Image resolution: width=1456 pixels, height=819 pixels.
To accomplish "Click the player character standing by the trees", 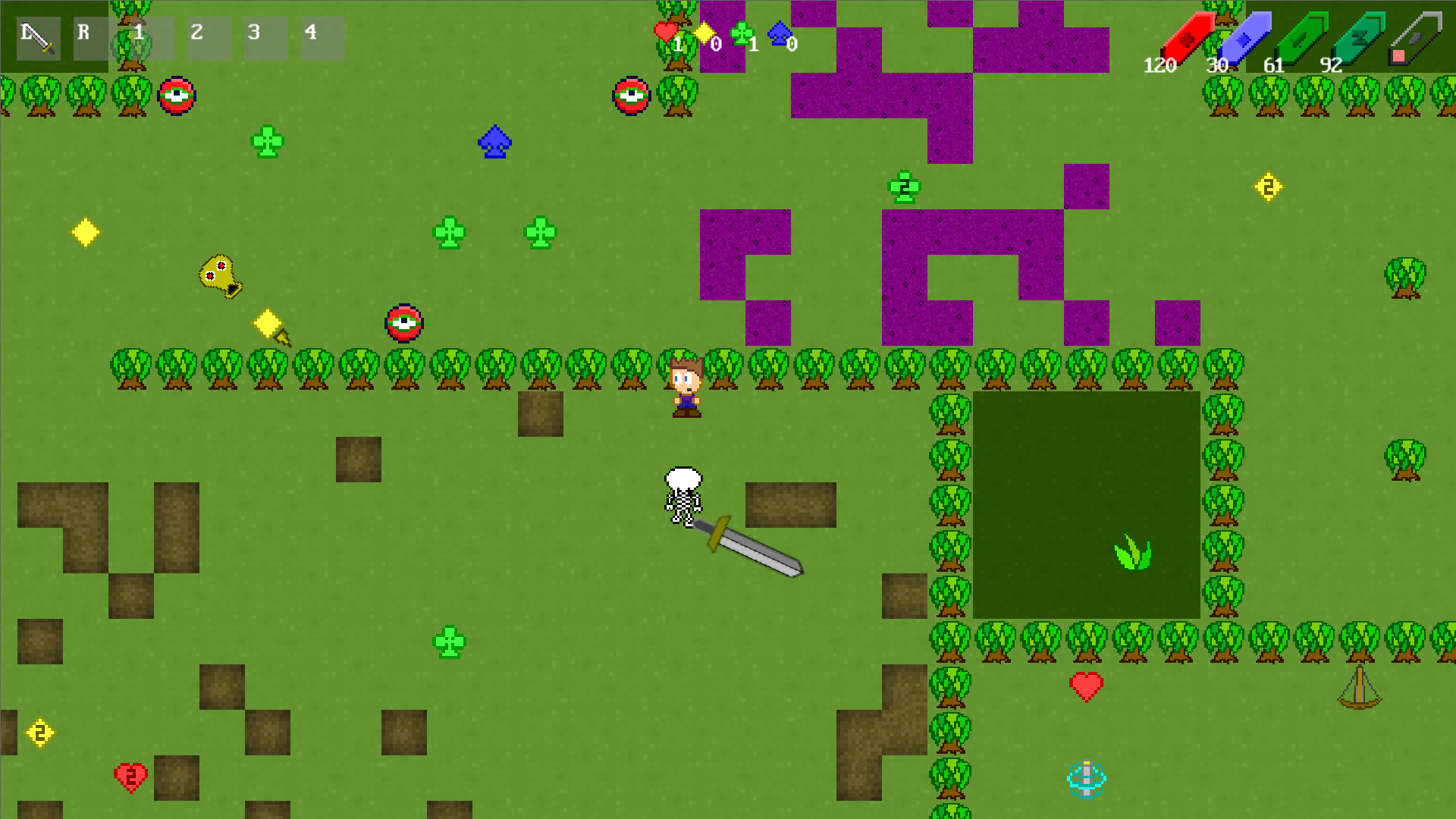I will point(686,387).
